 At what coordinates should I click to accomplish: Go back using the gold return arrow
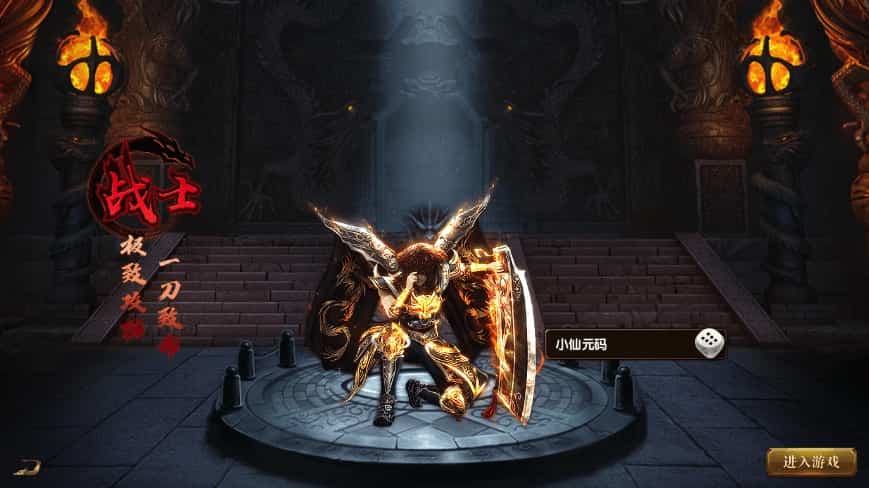click(x=27, y=465)
